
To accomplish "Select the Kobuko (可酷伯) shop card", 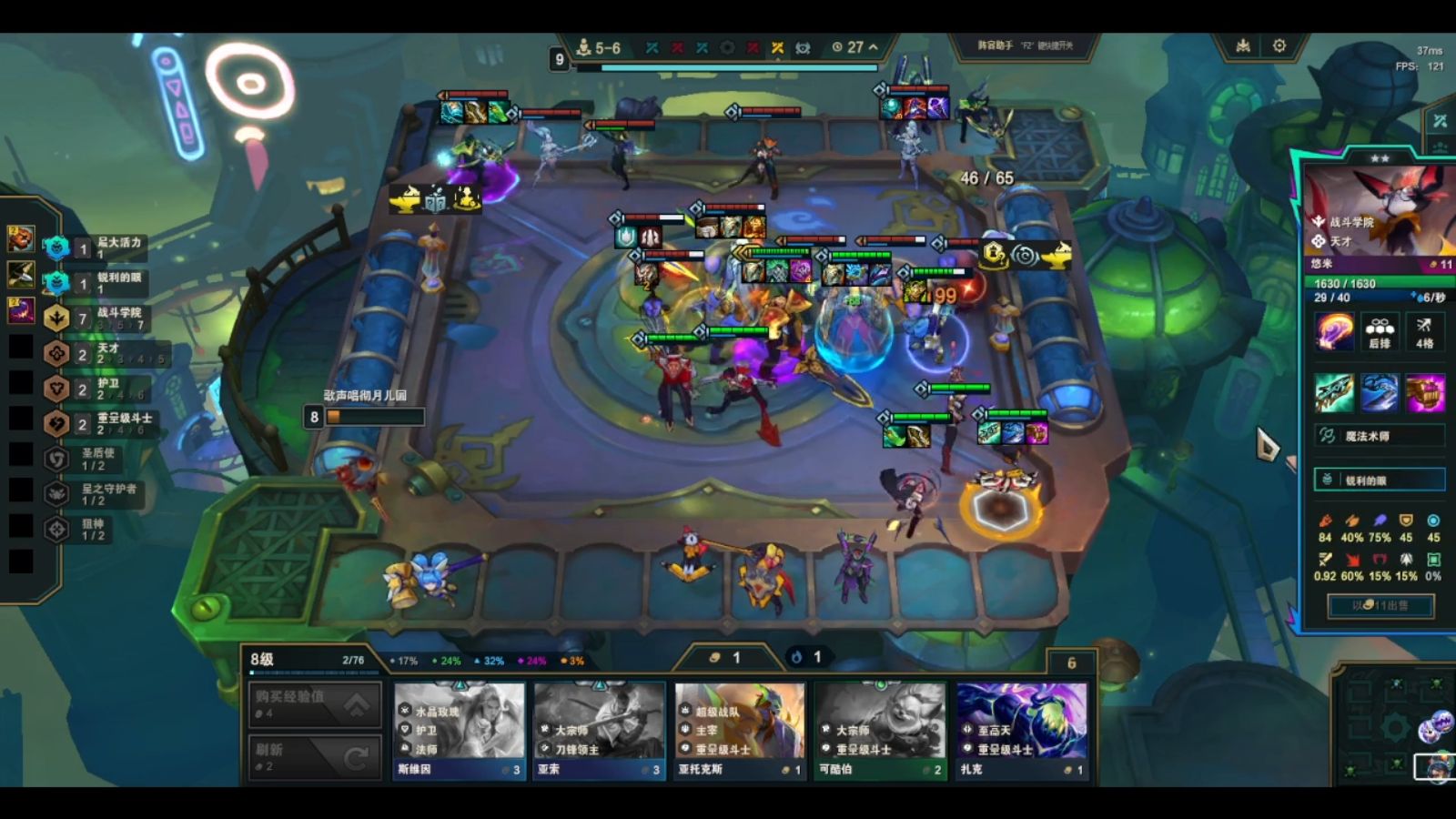I will click(x=879, y=730).
